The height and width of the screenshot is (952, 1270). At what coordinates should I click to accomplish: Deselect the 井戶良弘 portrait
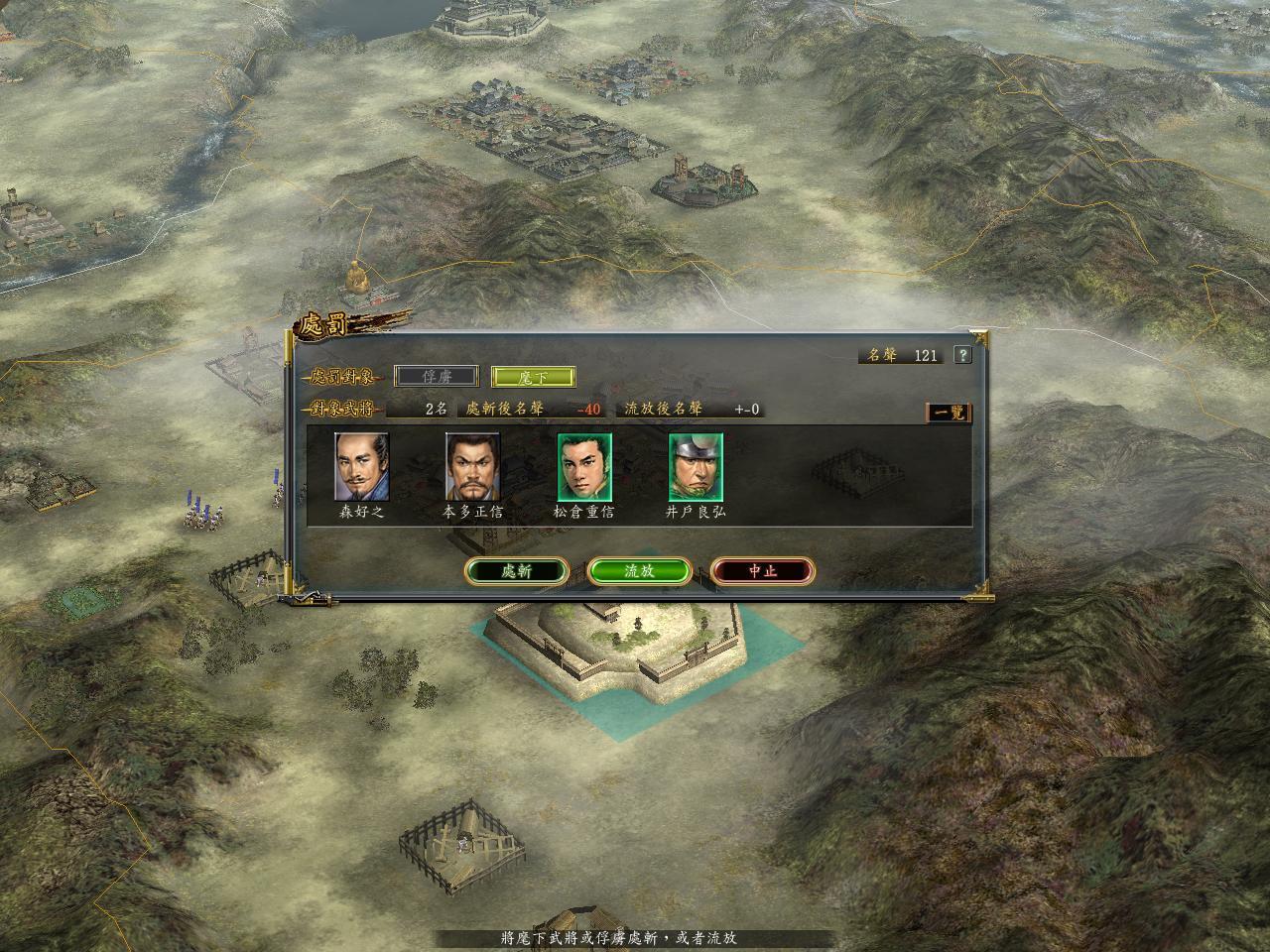point(696,467)
